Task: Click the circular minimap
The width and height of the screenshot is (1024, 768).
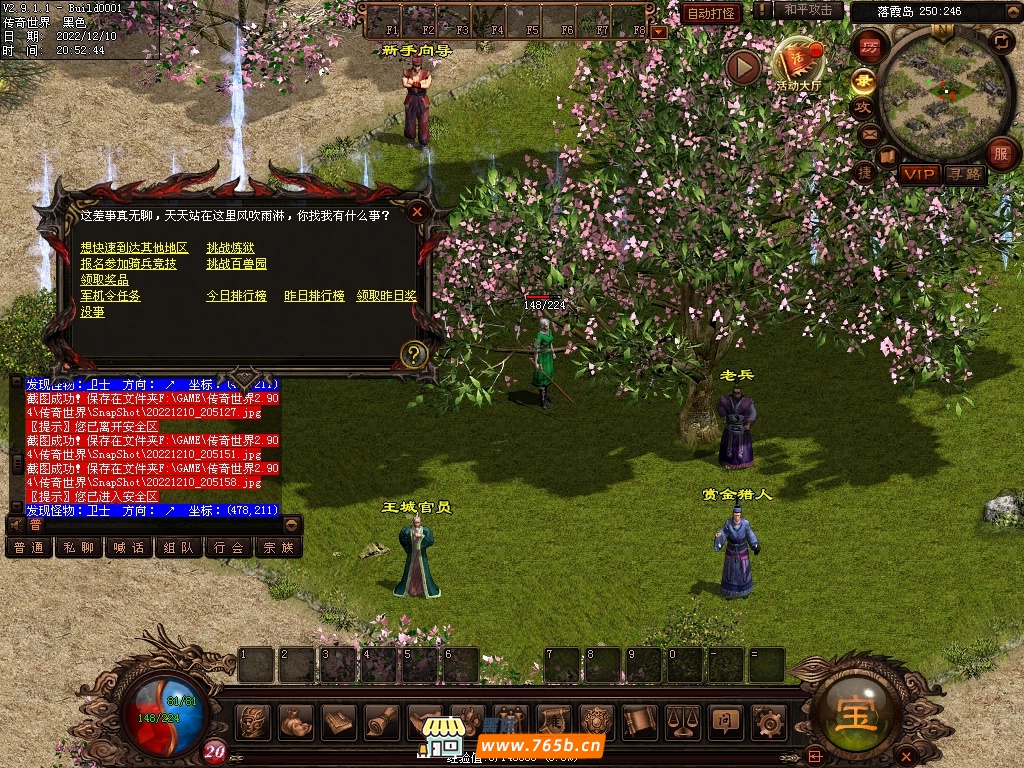Action: click(938, 92)
